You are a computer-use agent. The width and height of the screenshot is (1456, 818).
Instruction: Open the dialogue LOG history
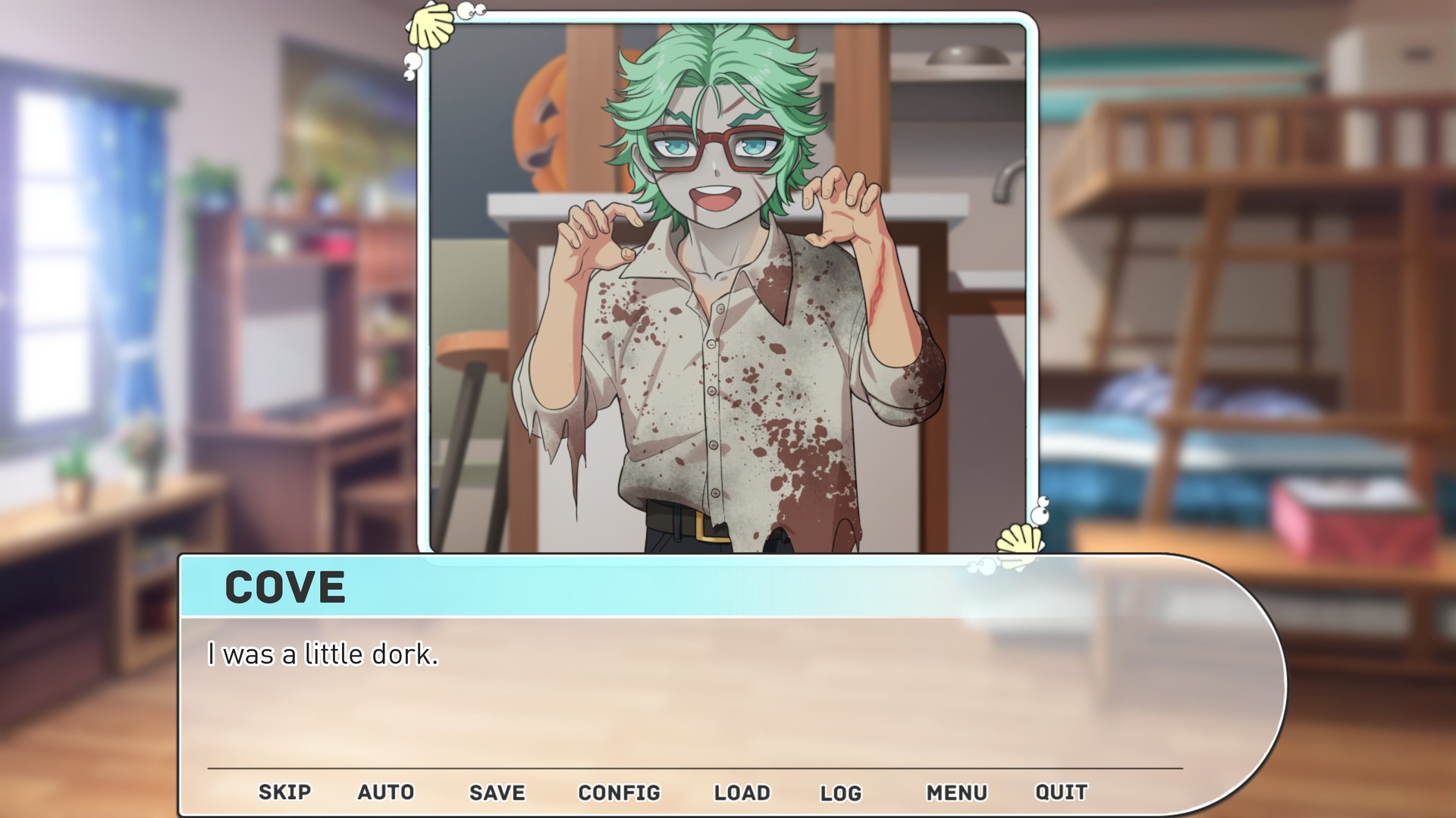(842, 791)
